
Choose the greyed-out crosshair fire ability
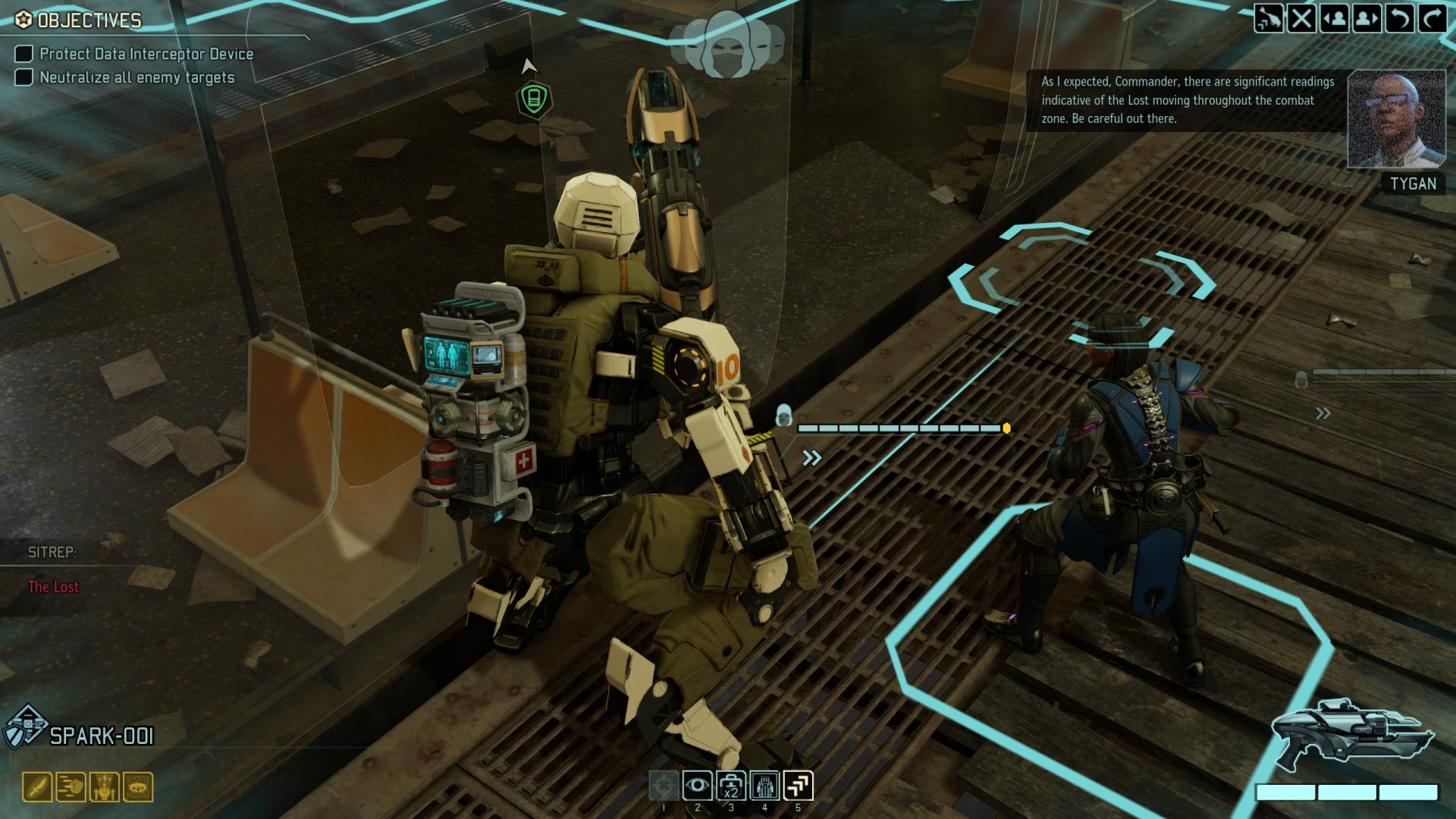pyautogui.click(x=664, y=786)
